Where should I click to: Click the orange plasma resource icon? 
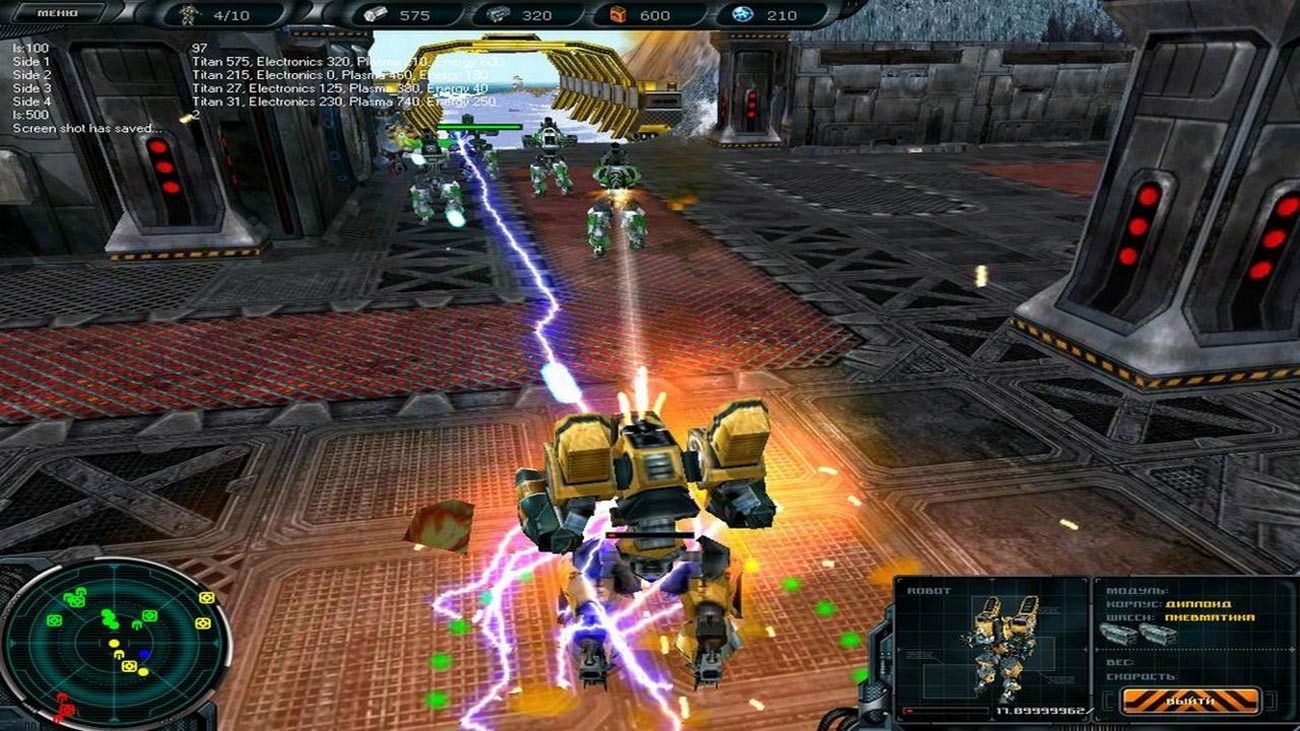617,15
